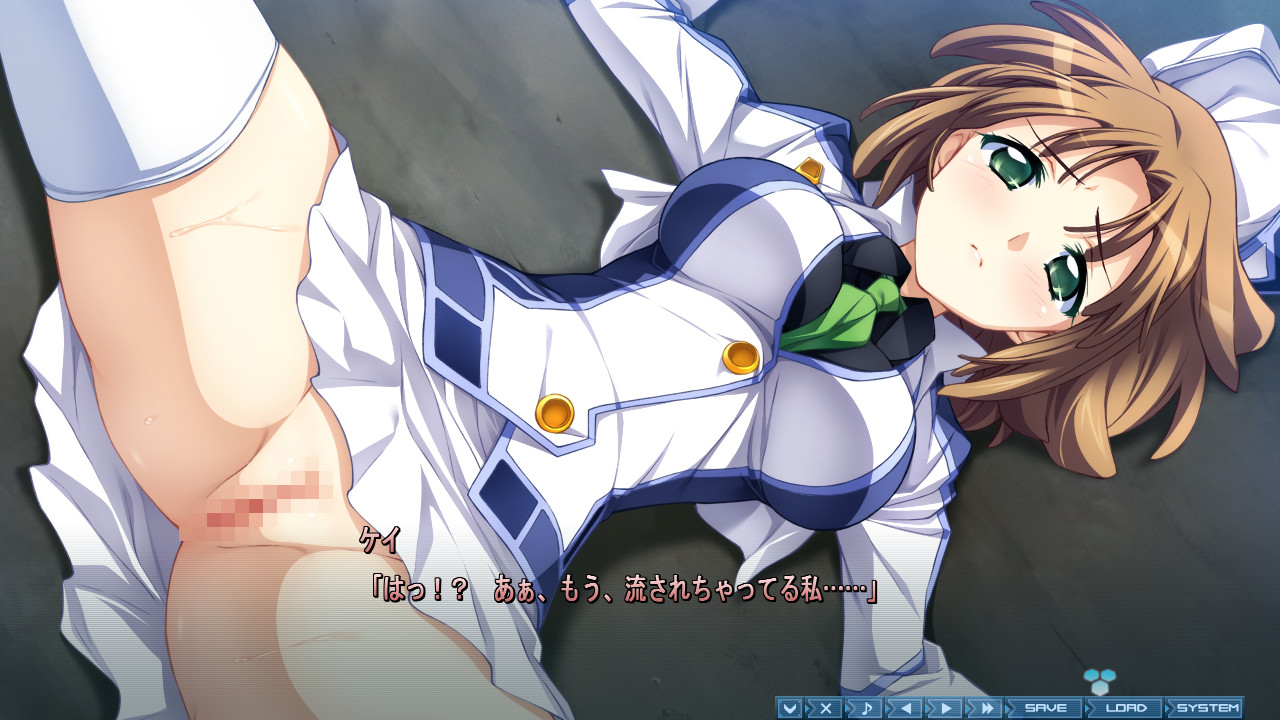Click the speaker name ケイ above the dialogue
The image size is (1280, 720).
coord(378,541)
